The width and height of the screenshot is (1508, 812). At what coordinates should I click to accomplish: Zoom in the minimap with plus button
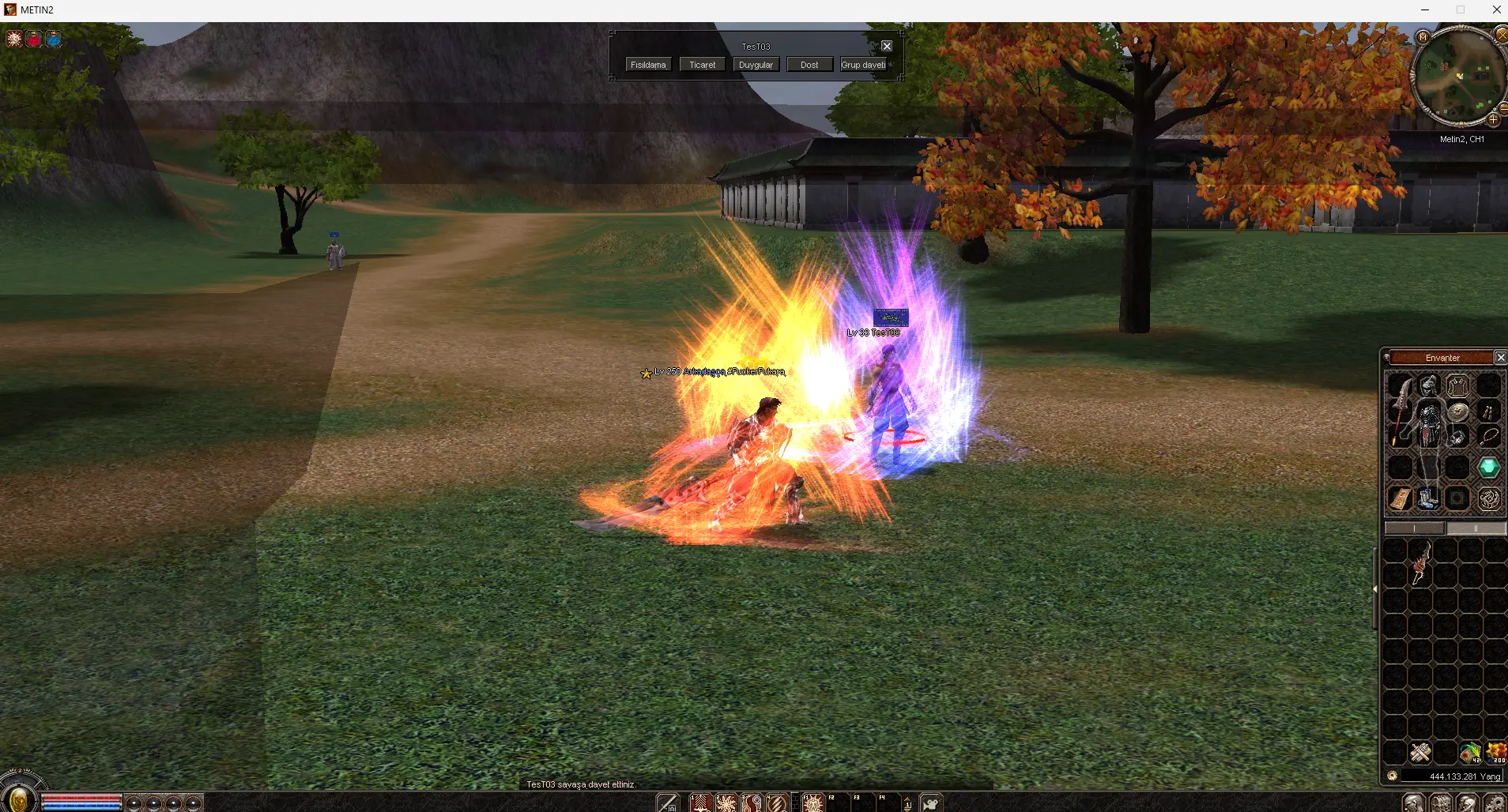[x=1493, y=120]
